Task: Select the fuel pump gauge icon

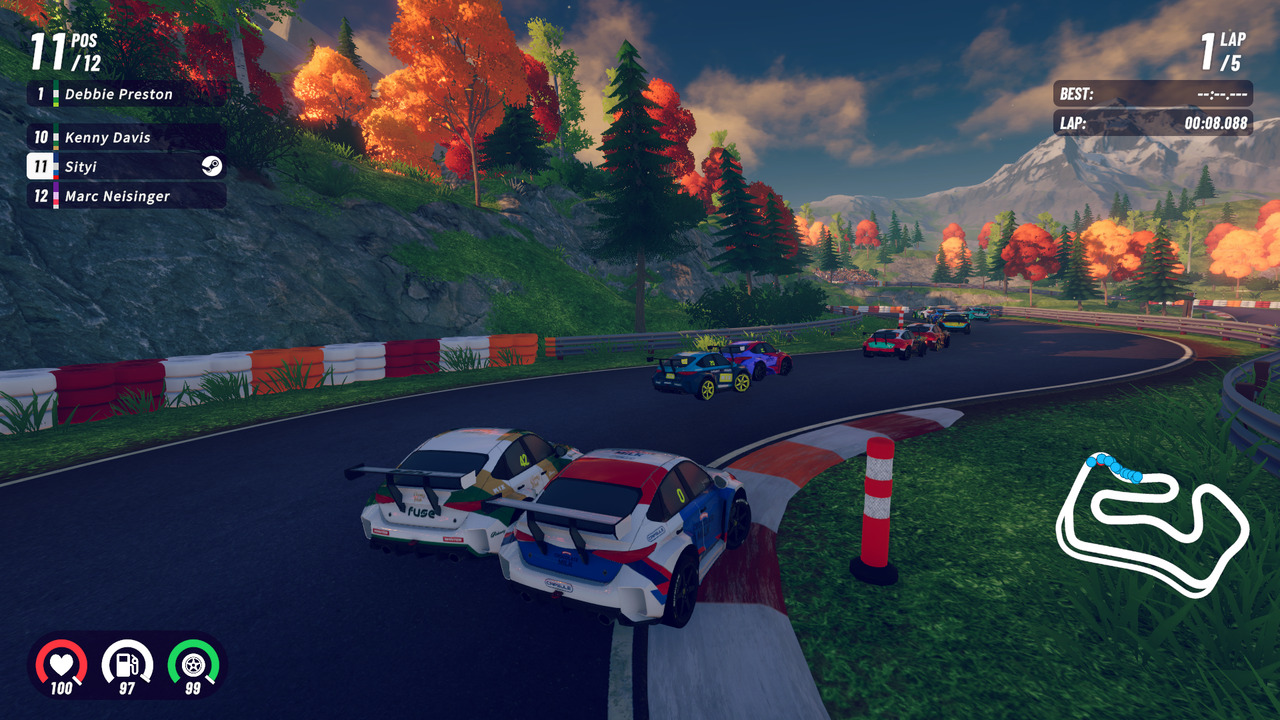Action: tap(127, 664)
